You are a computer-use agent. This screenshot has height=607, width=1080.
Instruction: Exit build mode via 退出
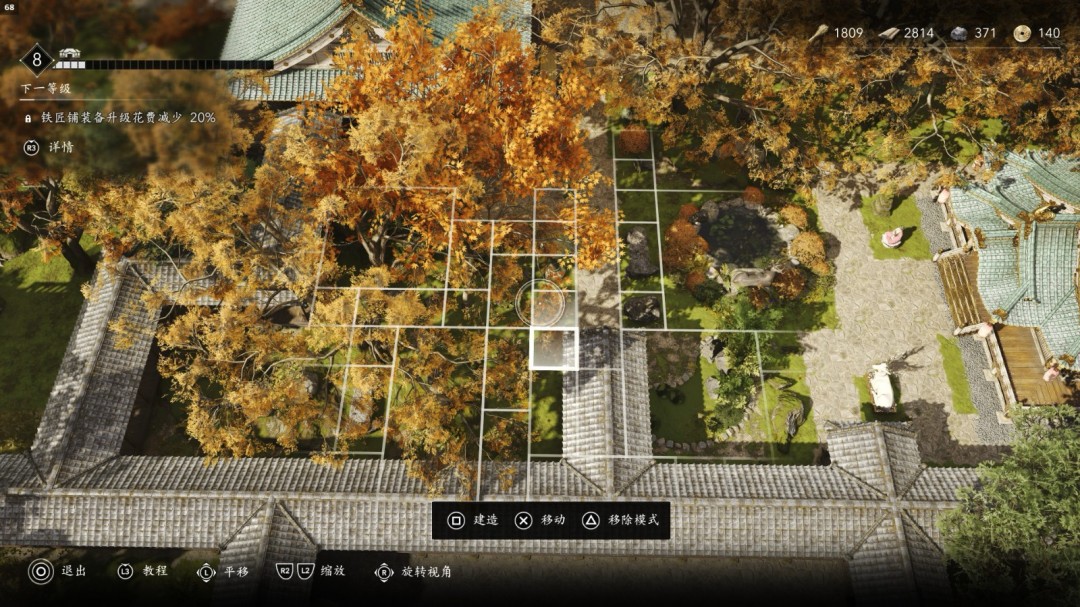click(x=58, y=571)
